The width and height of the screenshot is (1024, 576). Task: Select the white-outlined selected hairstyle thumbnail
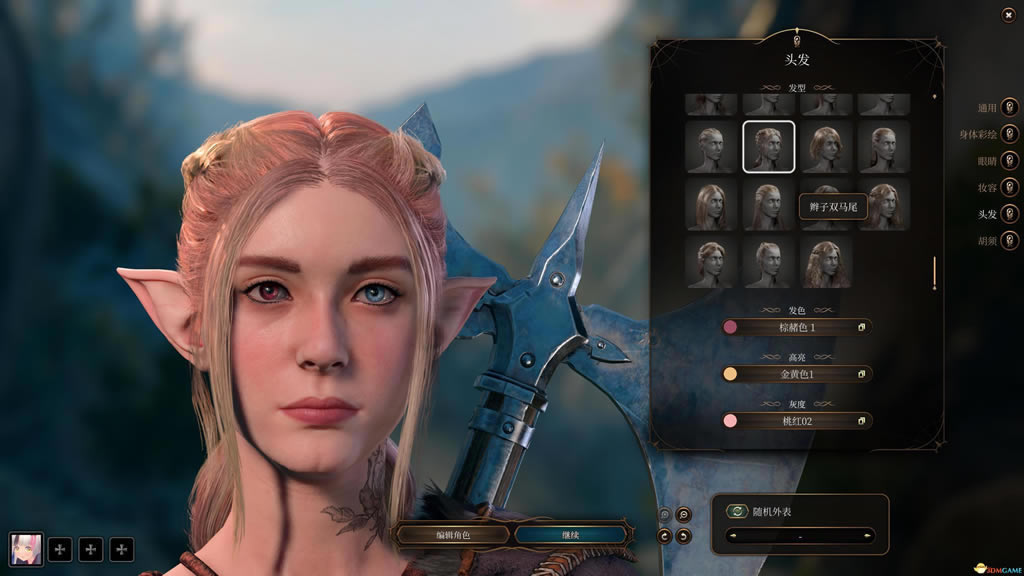(x=769, y=147)
